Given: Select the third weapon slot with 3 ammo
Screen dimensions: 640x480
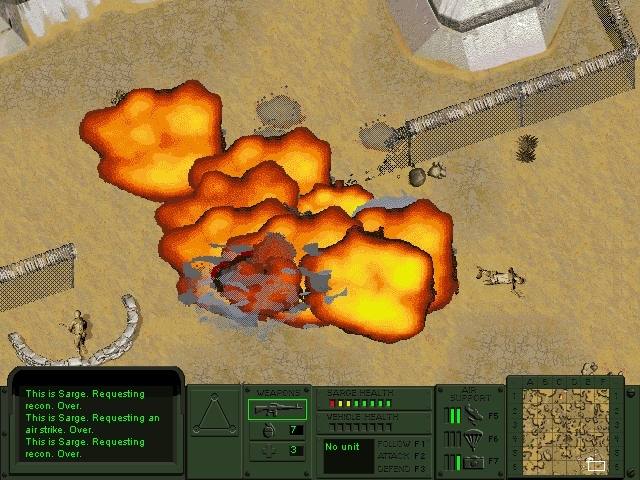Looking at the screenshot, I should [277, 450].
